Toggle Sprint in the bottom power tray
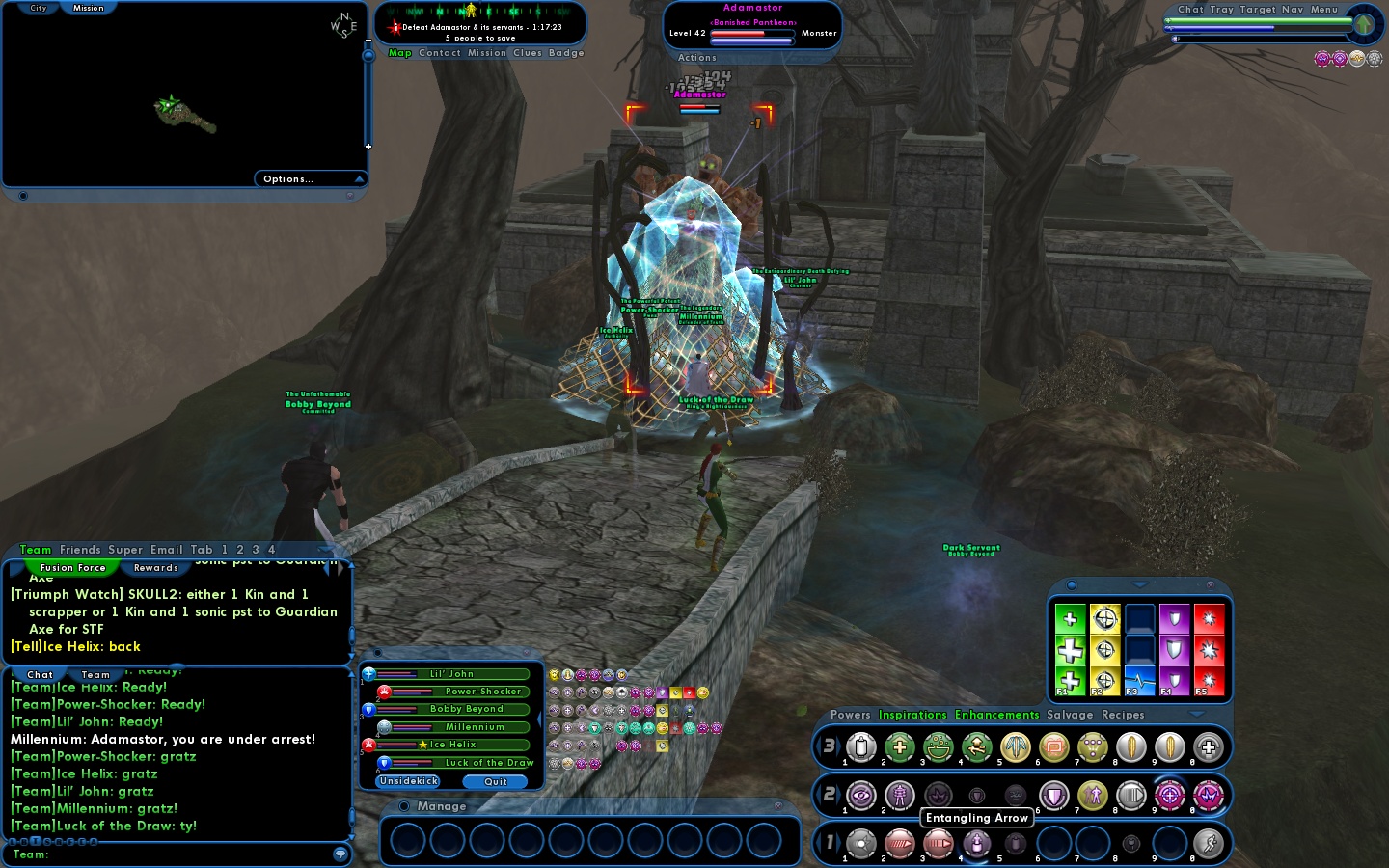Viewport: 1389px width, 868px height. pos(1207,844)
